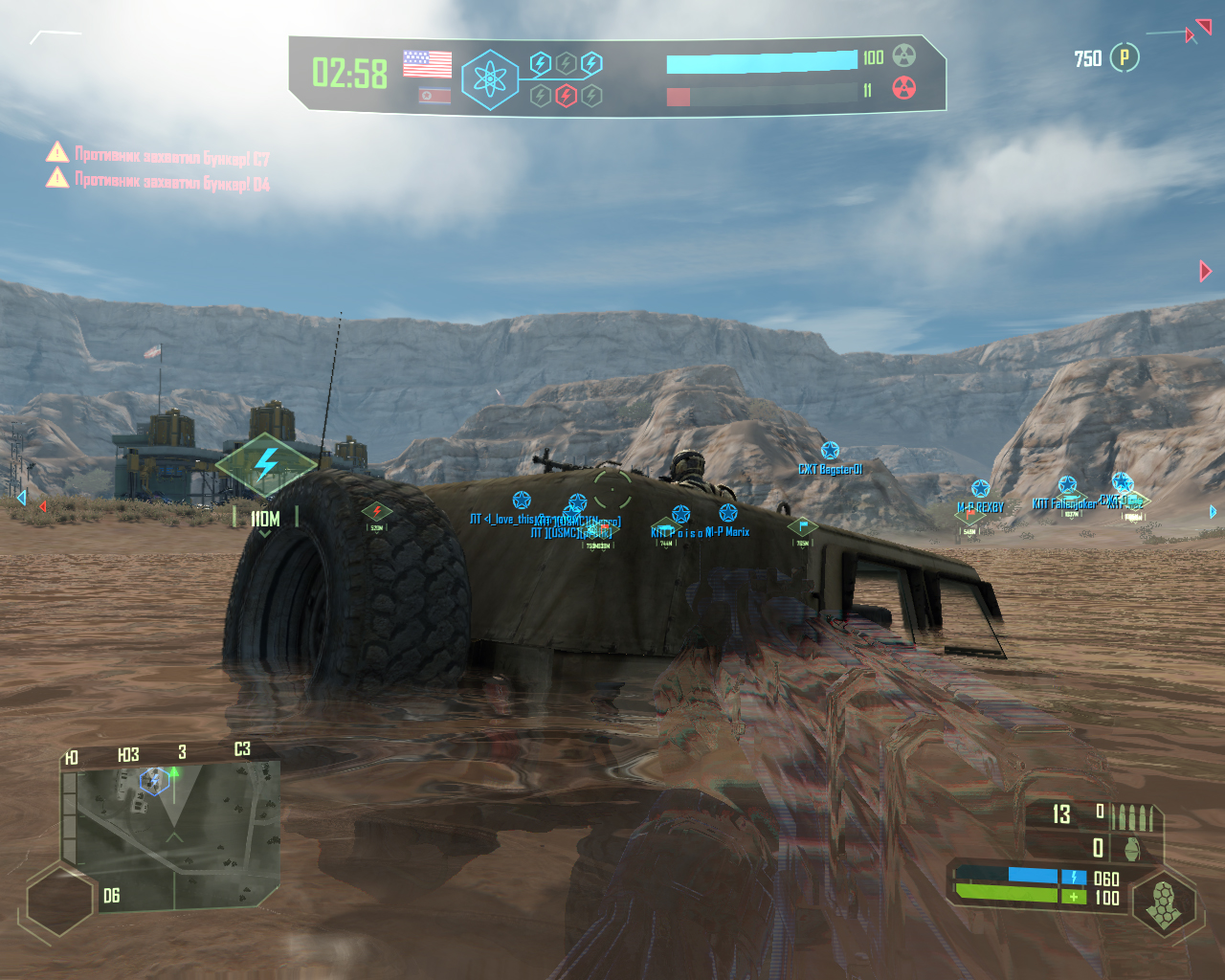
Task: Click the bunker C7 captured warning
Action: 159,155
